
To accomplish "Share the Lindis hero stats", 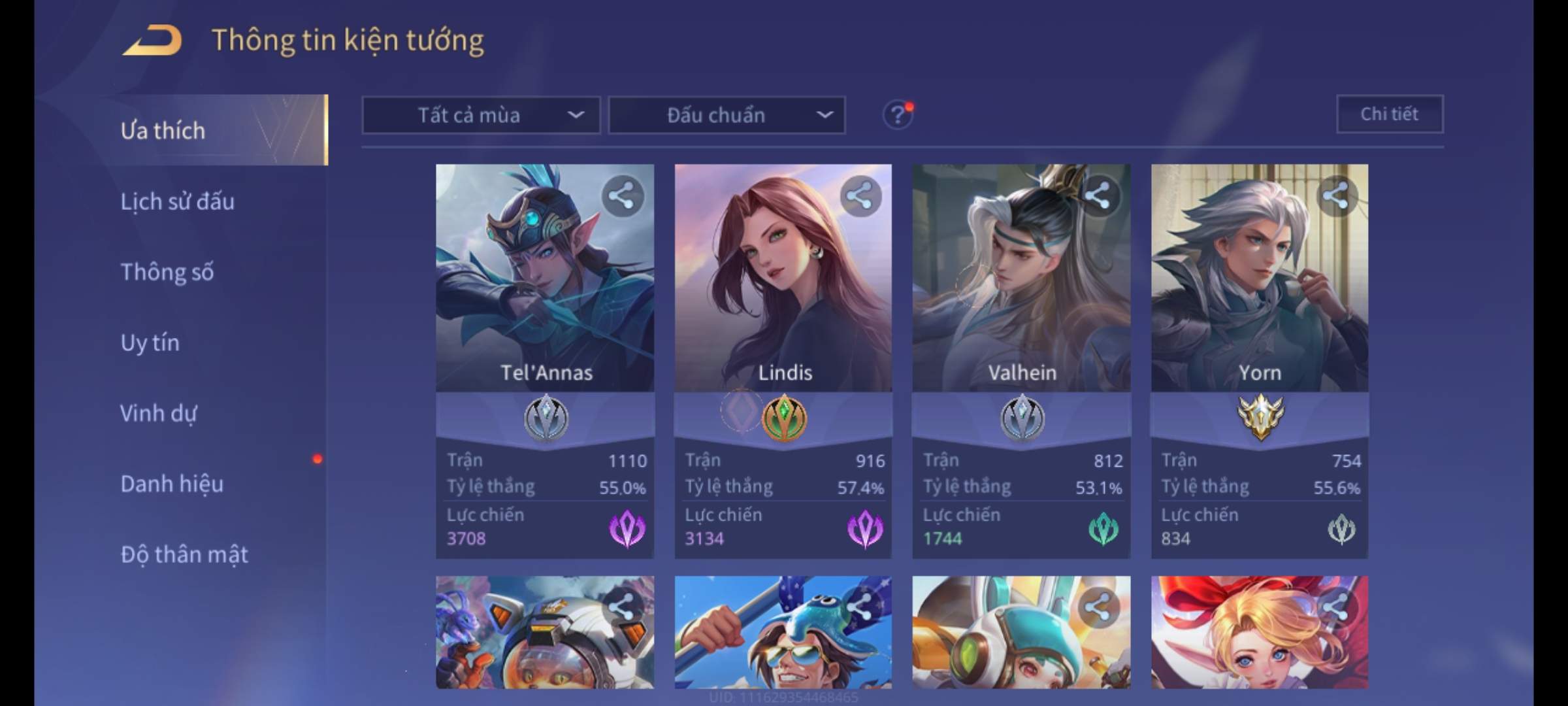I will coord(860,195).
